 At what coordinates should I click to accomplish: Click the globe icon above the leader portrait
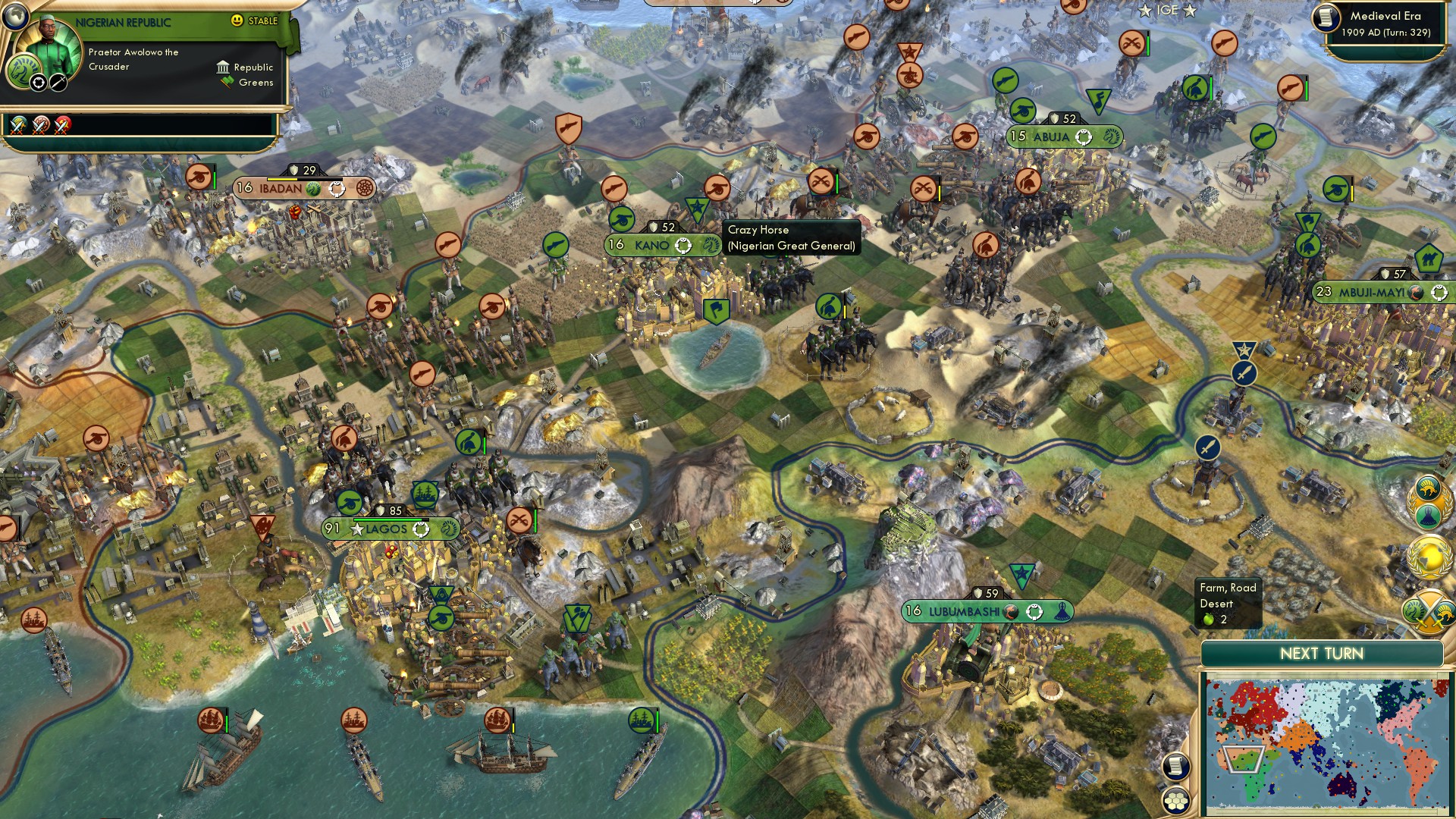click(x=17, y=18)
